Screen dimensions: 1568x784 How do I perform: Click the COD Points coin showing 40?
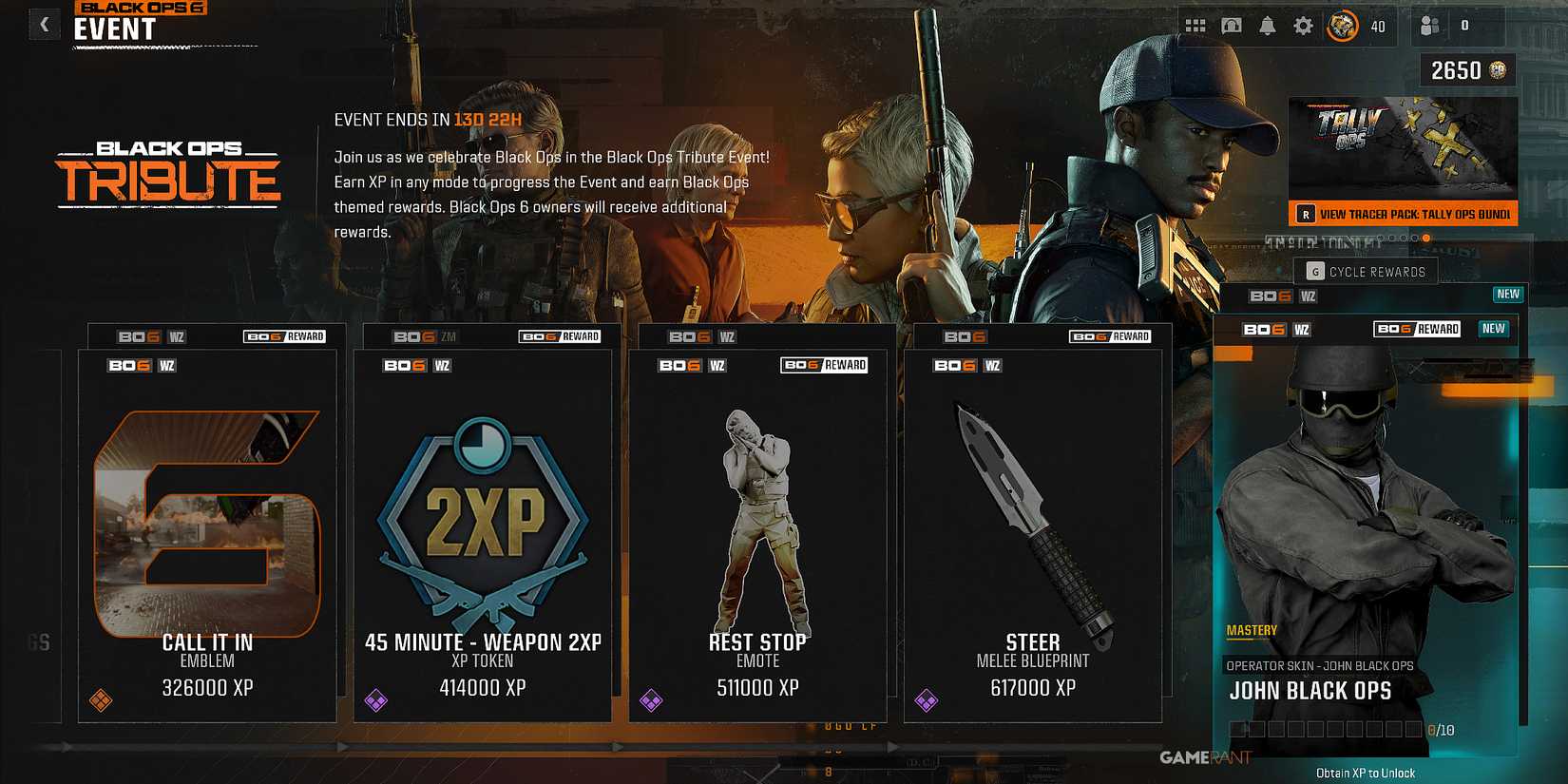tap(1342, 26)
